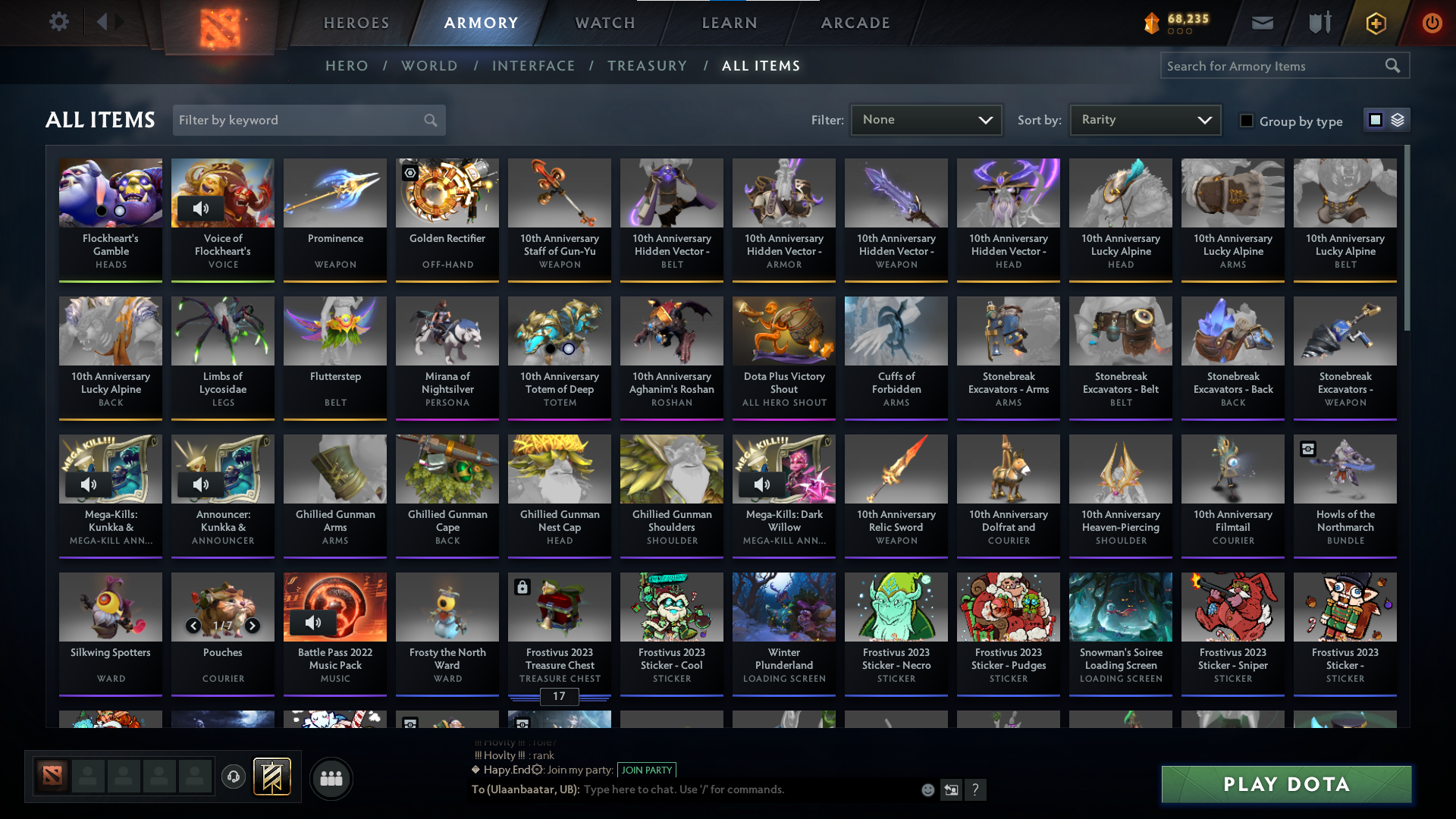Screen dimensions: 1456x819
Task: Open the Filter dropdown set to None
Action: 926,119
